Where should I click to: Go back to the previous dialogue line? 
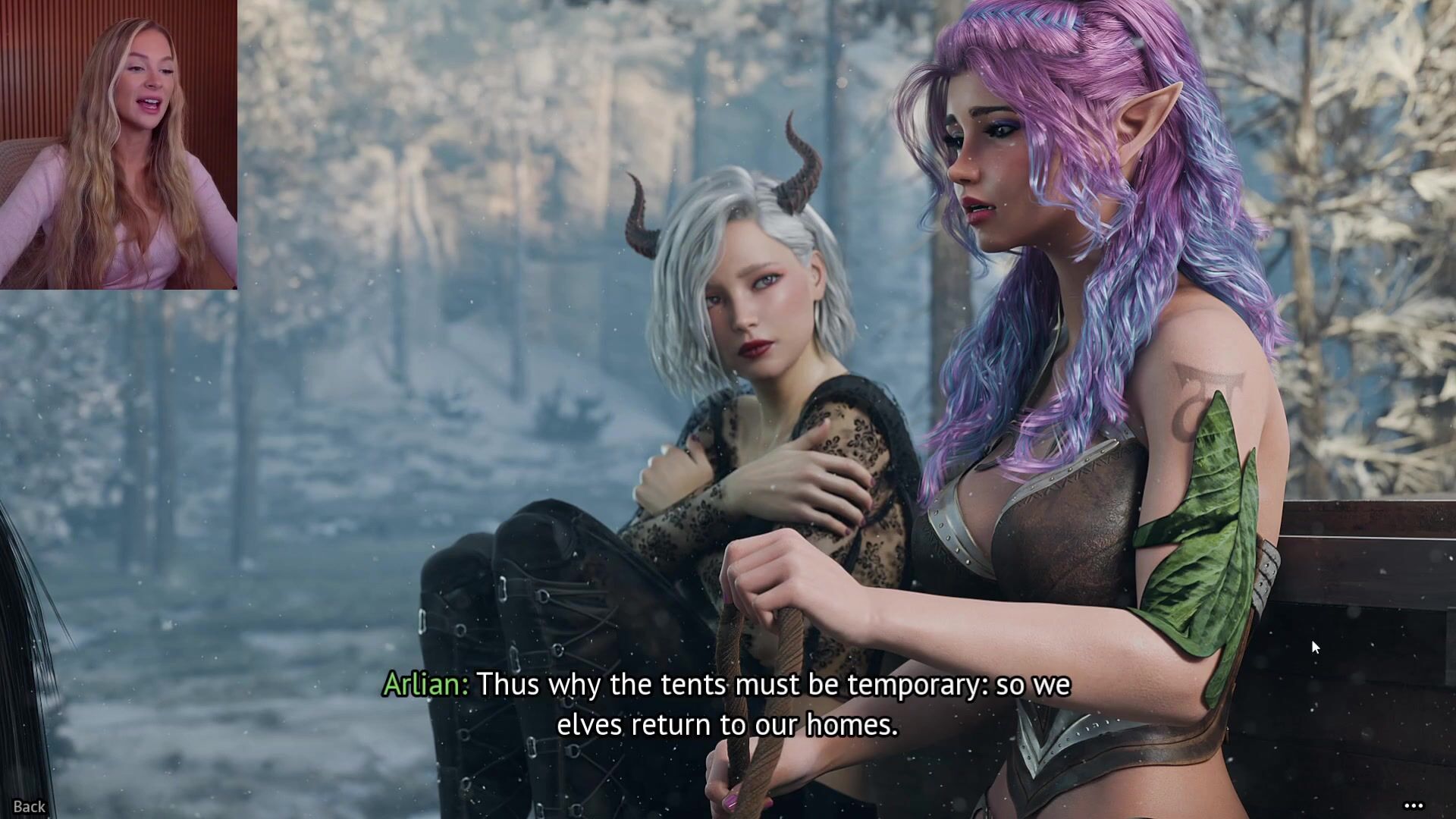pyautogui.click(x=30, y=806)
